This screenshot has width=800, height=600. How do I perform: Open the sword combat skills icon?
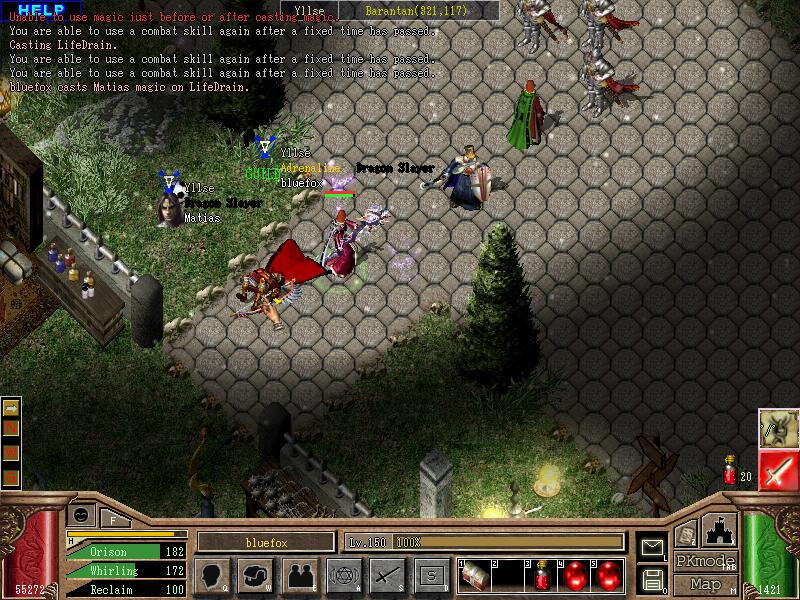tap(386, 575)
